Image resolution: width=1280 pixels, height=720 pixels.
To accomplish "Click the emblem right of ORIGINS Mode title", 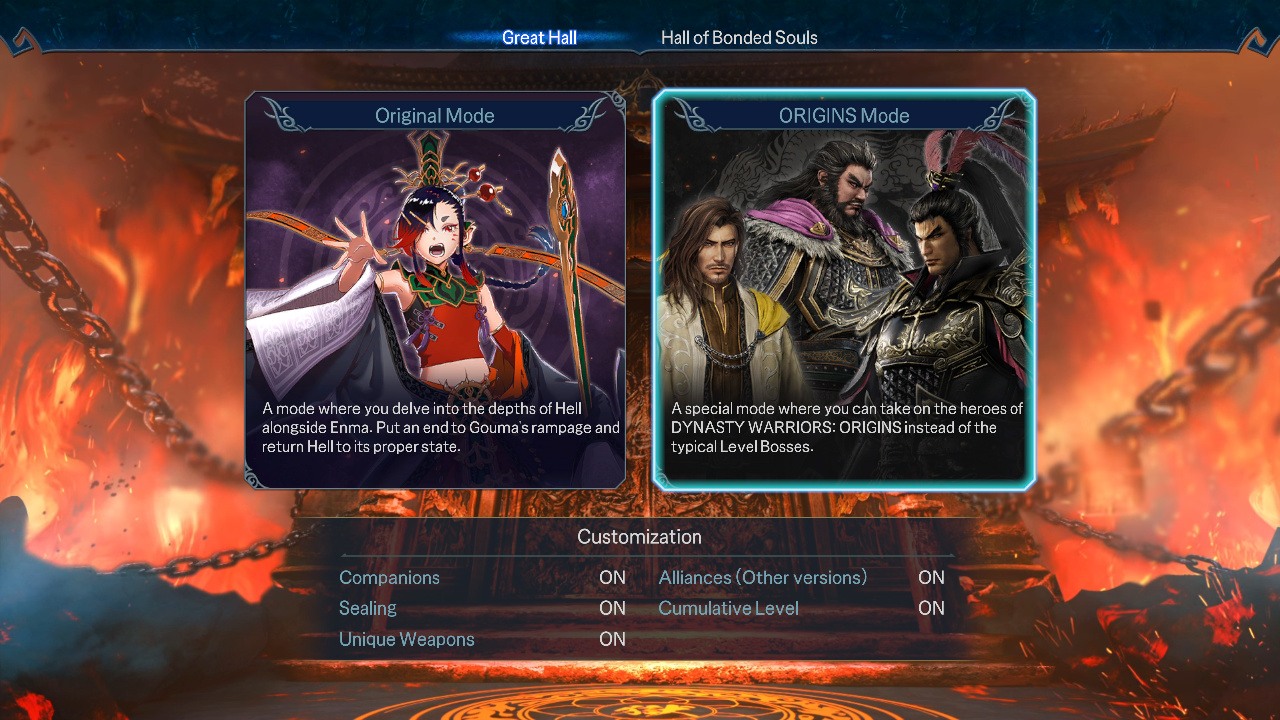I will point(1000,116).
